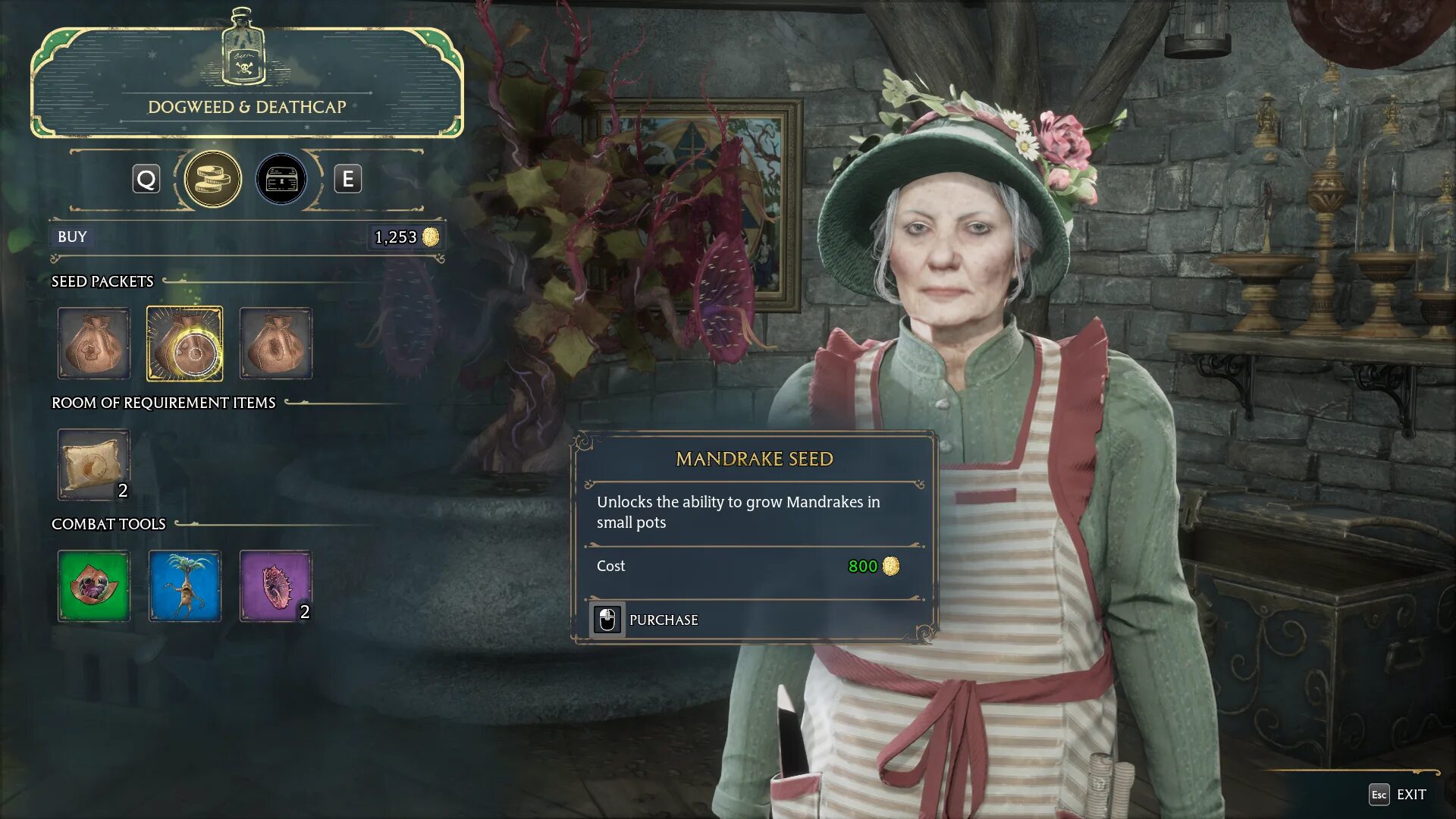Select the cabbage-emblem seed packet
The image size is (1456, 819).
pos(94,344)
